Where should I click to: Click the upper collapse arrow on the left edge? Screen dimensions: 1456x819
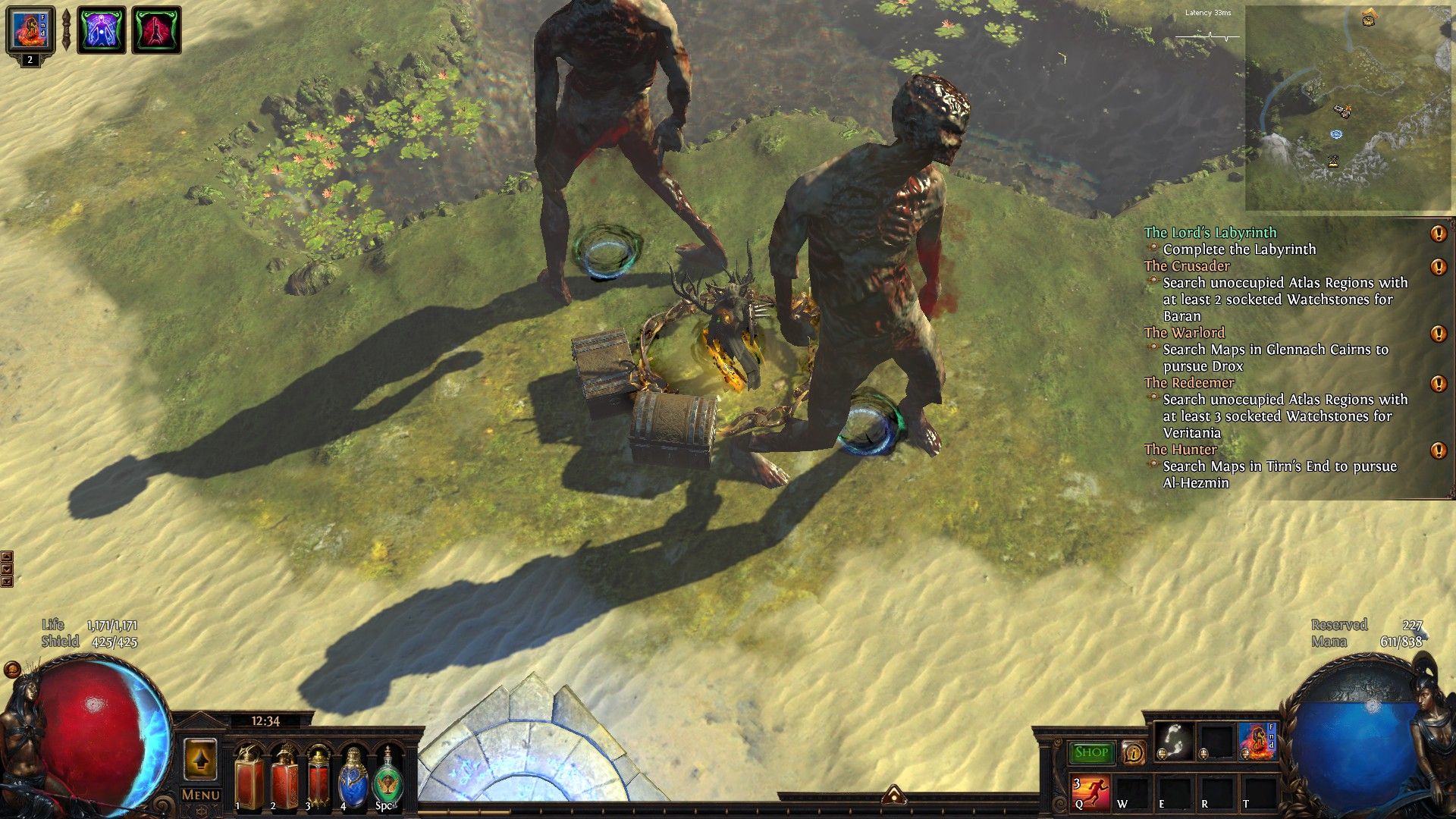[x=7, y=557]
